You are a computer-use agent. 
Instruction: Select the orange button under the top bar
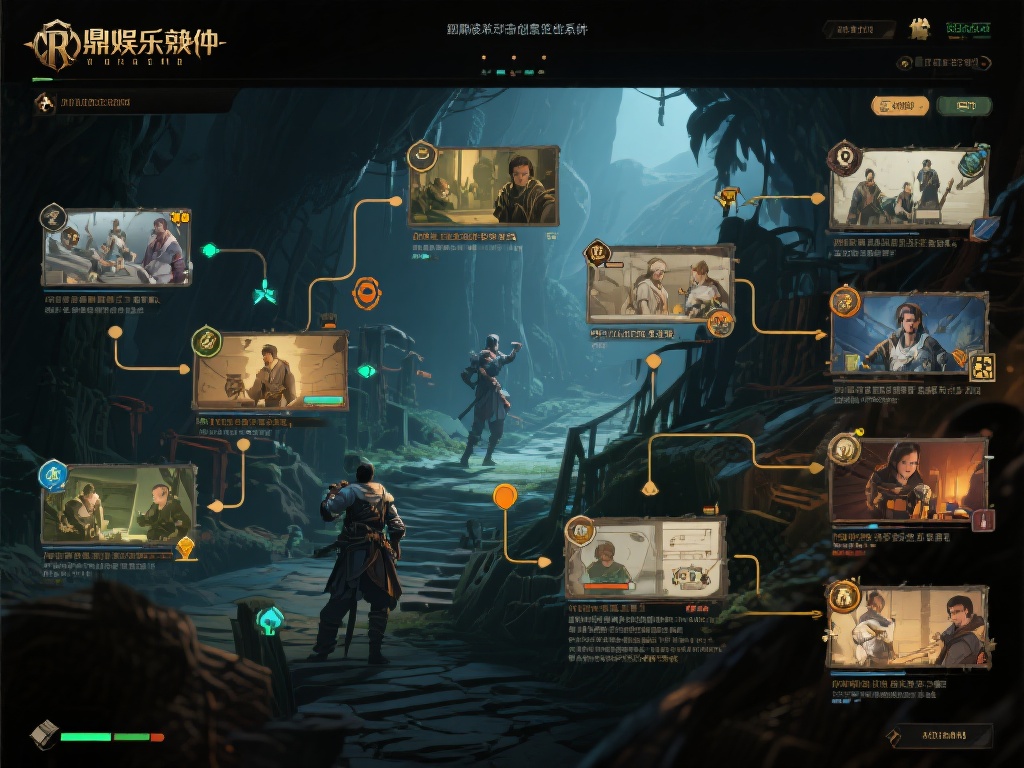click(x=900, y=105)
